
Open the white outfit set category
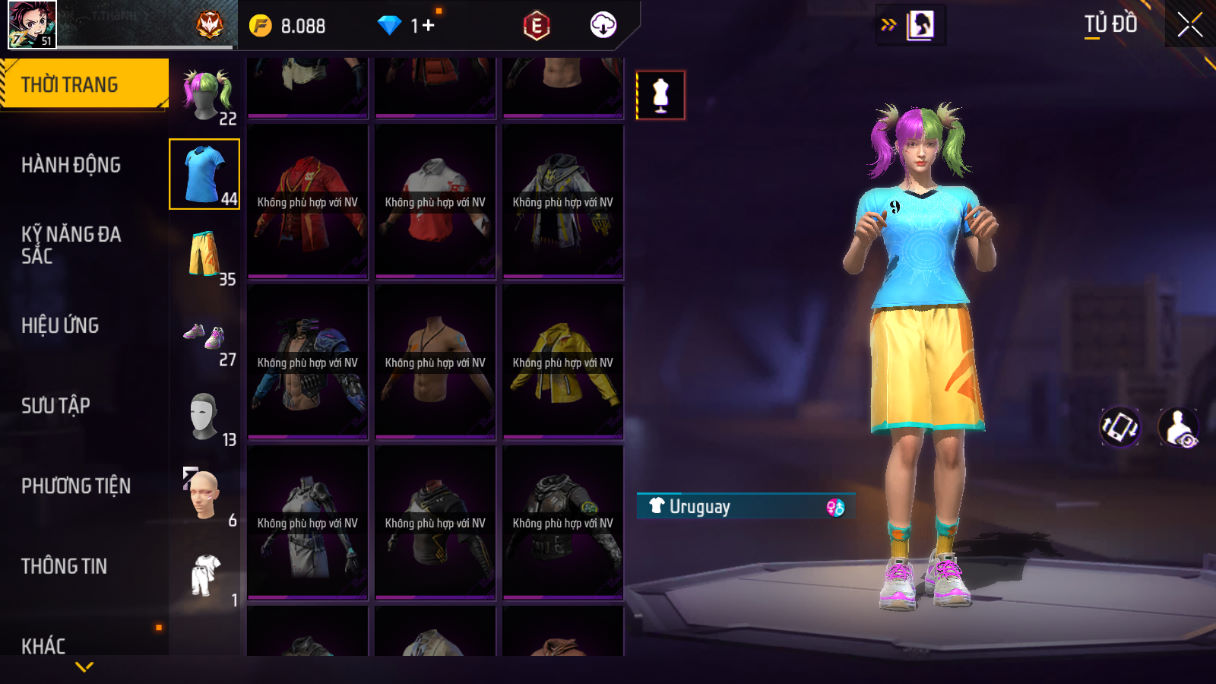pyautogui.click(x=204, y=576)
